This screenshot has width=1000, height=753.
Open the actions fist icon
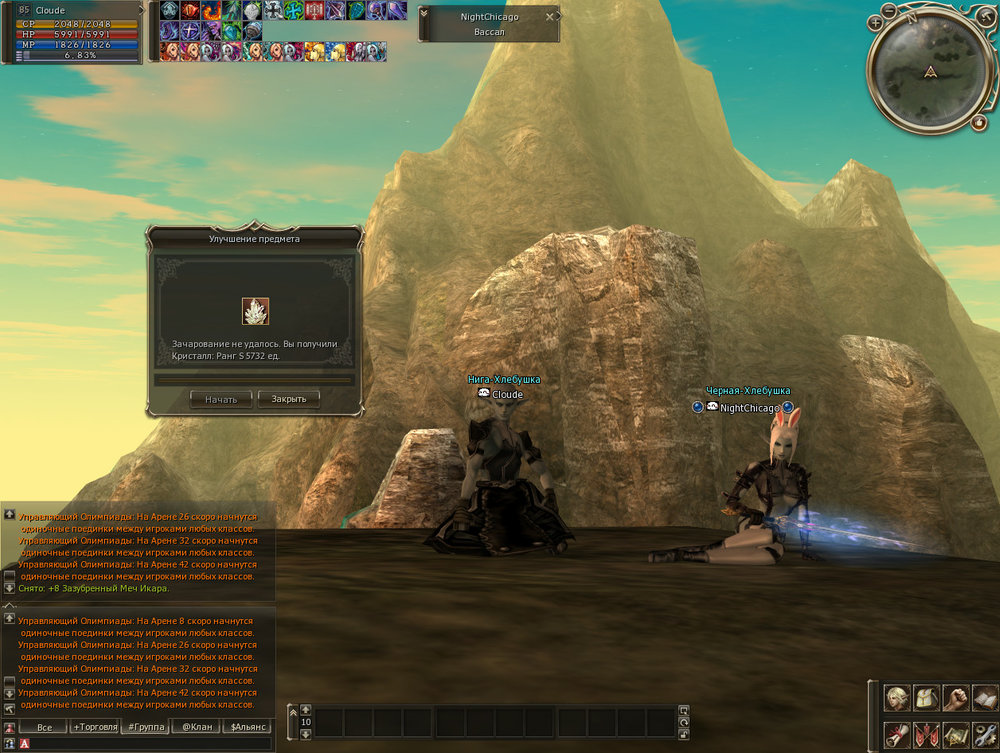pyautogui.click(x=956, y=698)
